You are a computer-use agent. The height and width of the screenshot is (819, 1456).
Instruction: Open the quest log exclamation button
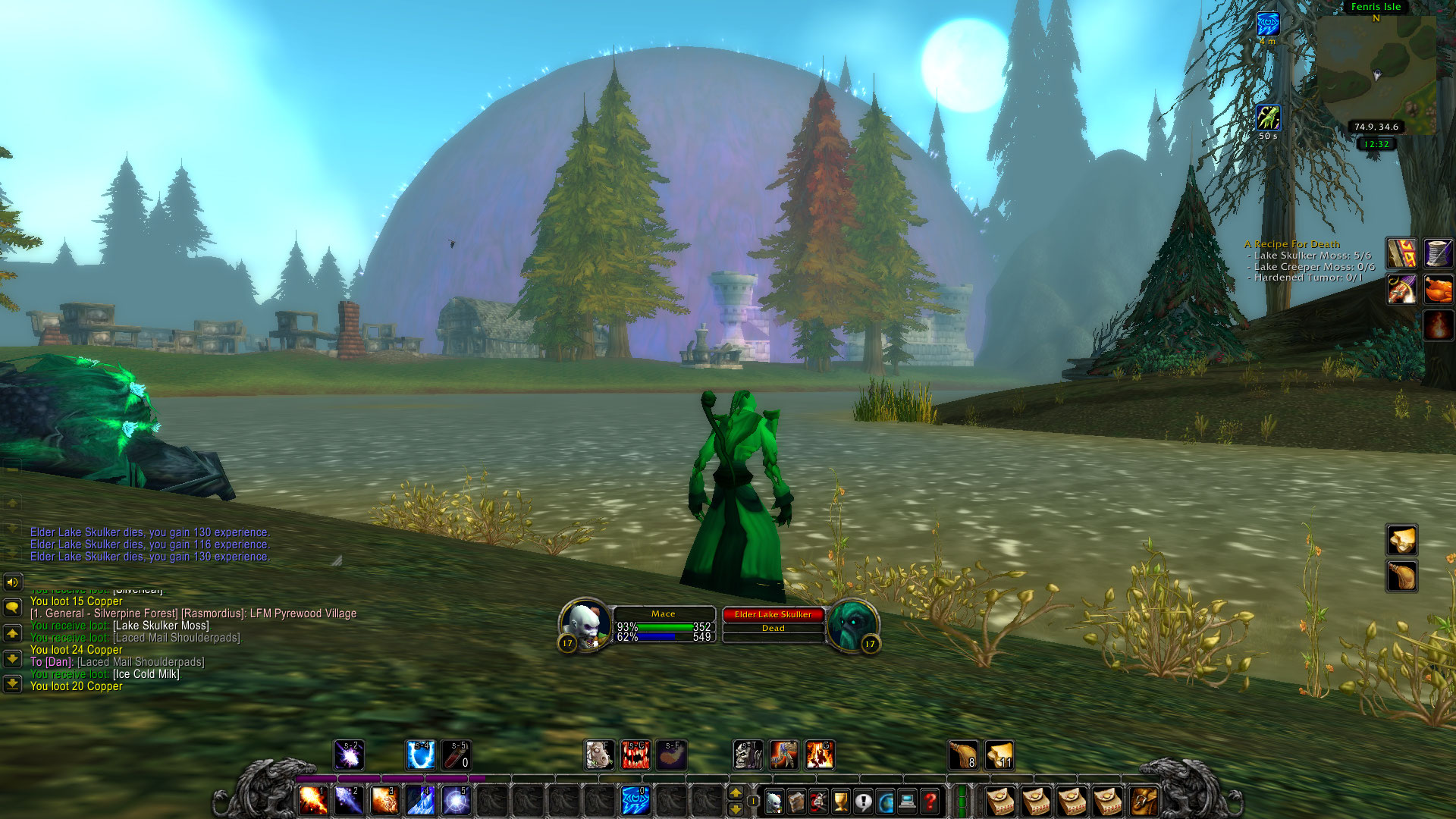click(x=863, y=802)
